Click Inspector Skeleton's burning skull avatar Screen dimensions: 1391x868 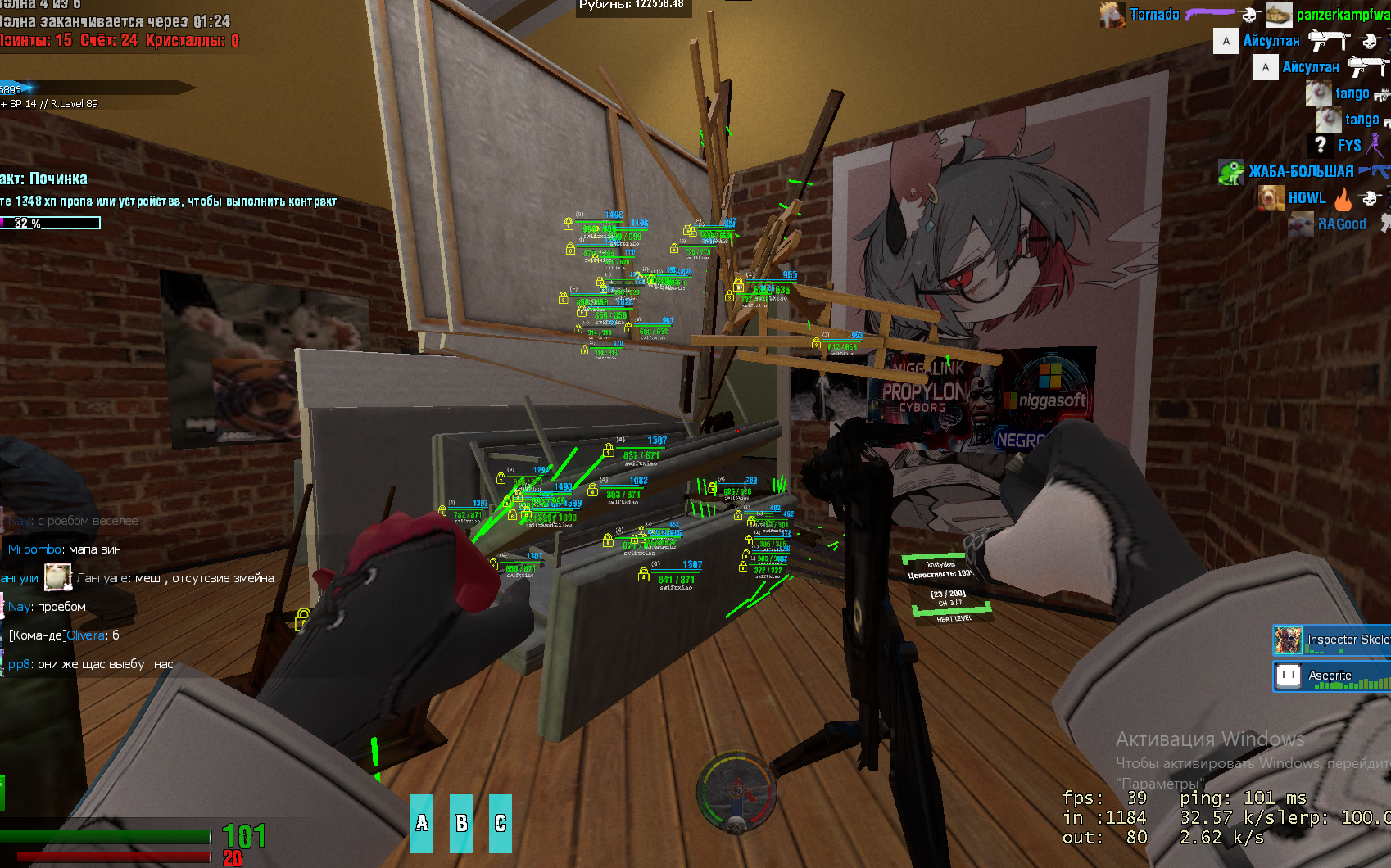(1287, 639)
